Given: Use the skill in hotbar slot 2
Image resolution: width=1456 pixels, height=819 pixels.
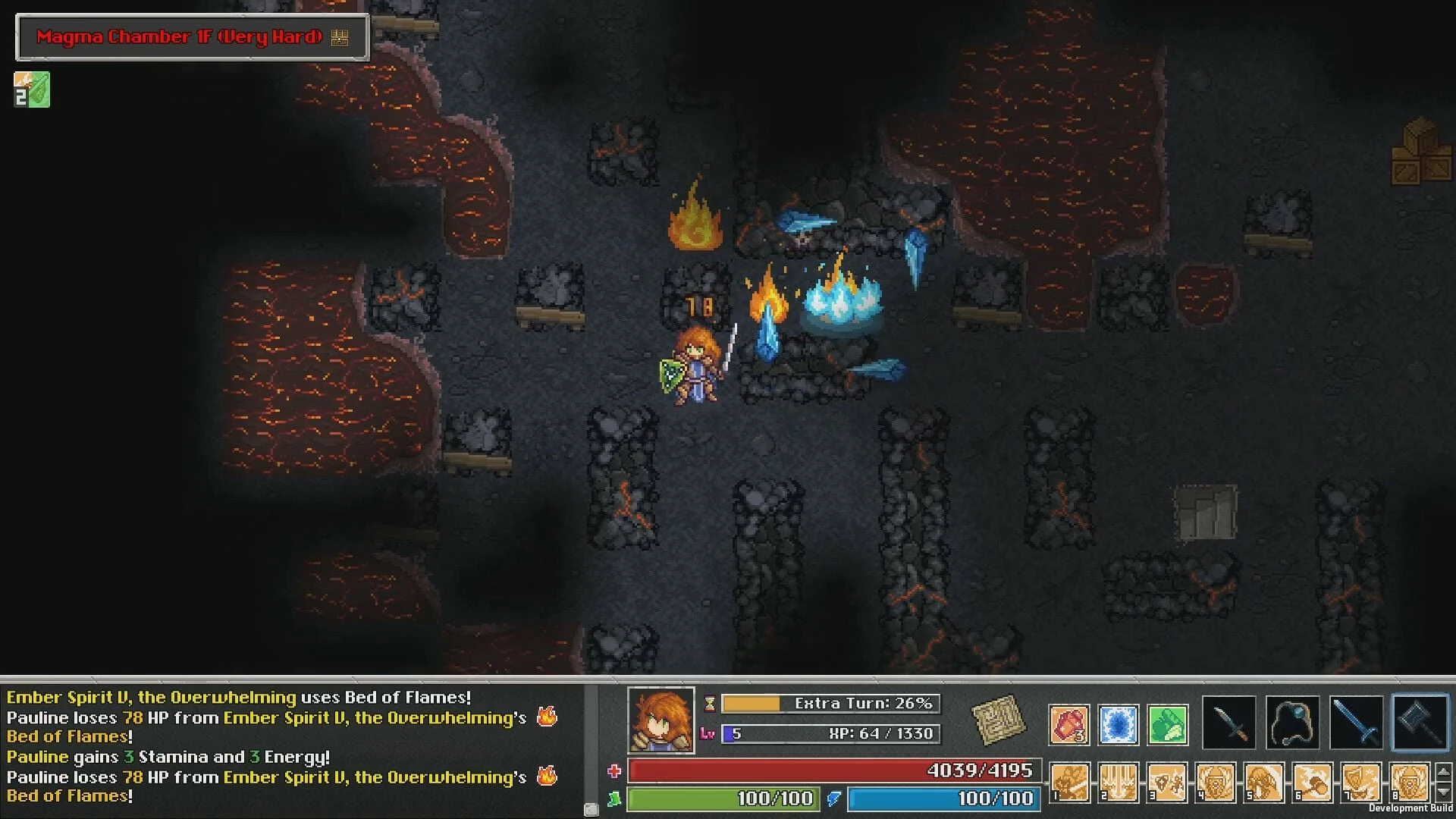Looking at the screenshot, I should point(1119,783).
